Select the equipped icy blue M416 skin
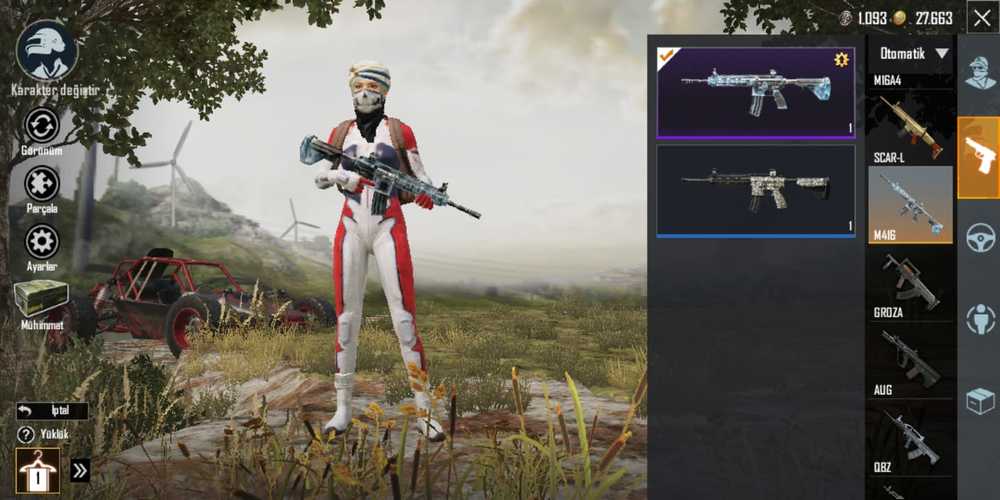1000x500 pixels. [x=756, y=92]
